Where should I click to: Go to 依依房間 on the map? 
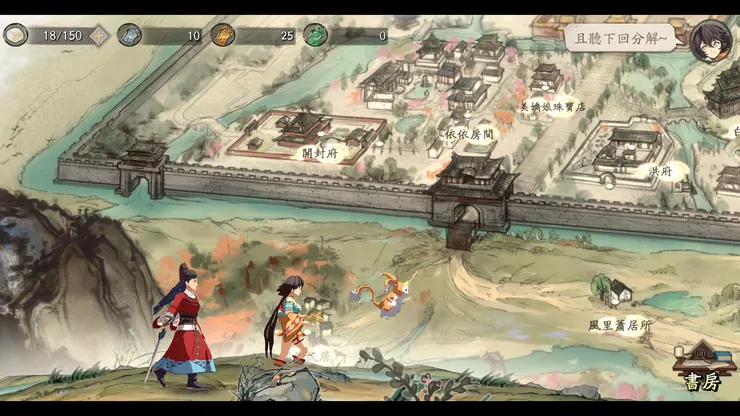click(468, 133)
